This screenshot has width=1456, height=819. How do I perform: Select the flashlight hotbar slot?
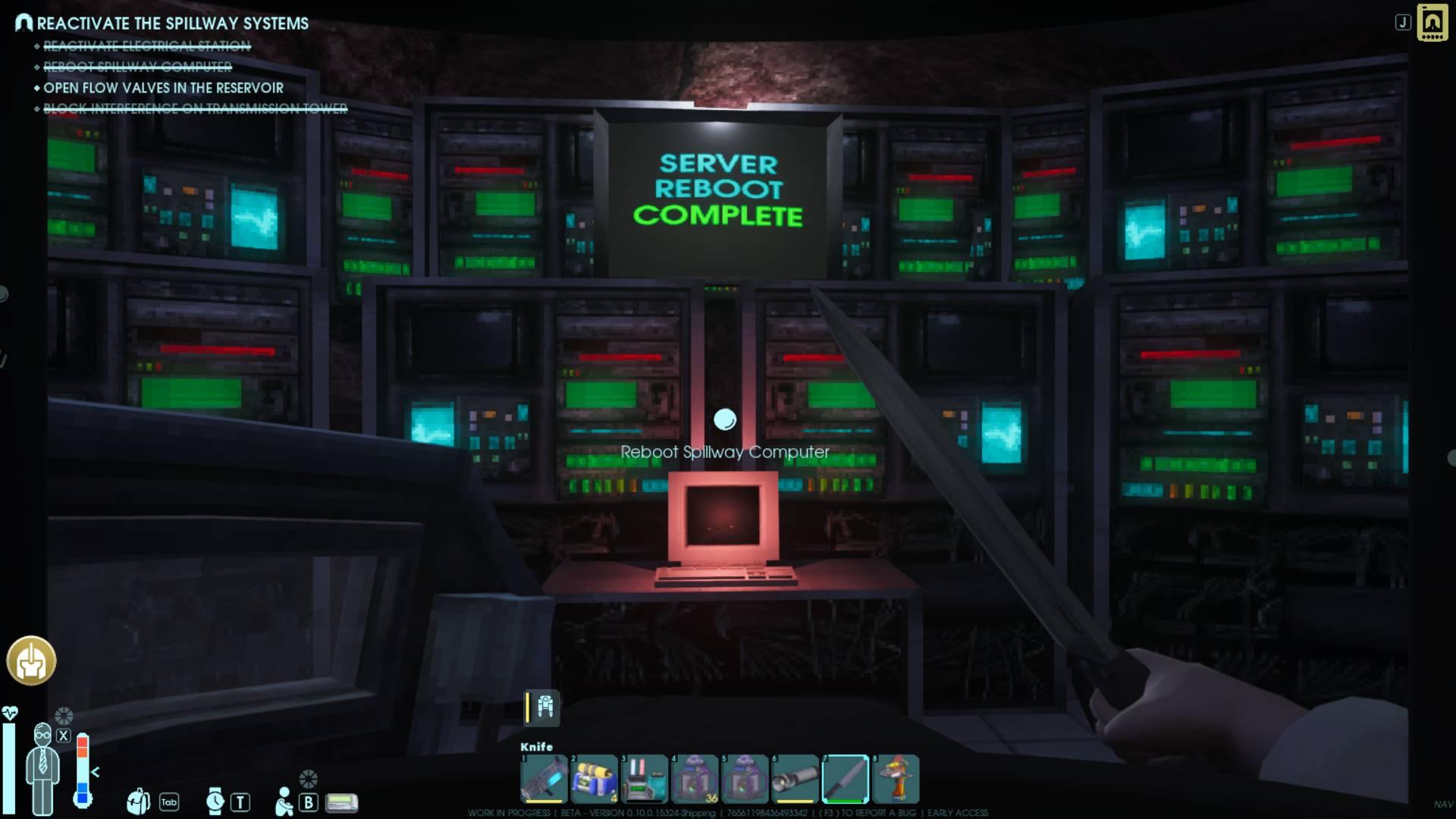(x=795, y=779)
